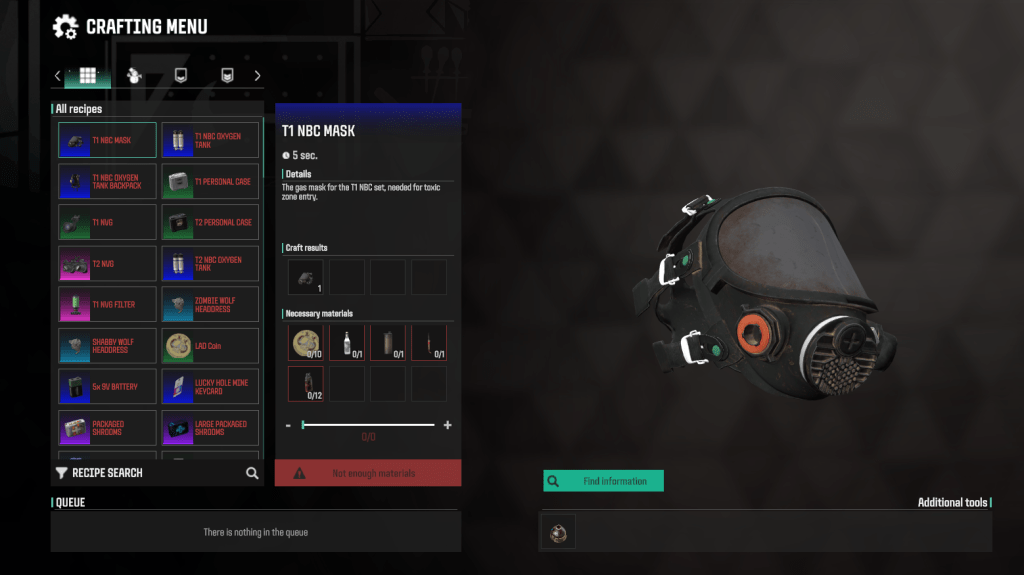Click the Find information button
The height and width of the screenshot is (575, 1024).
coord(603,481)
